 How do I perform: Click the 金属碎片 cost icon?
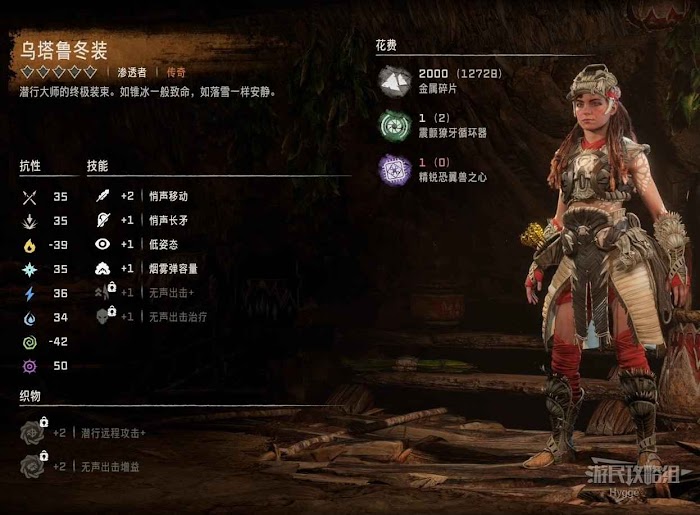[394, 82]
